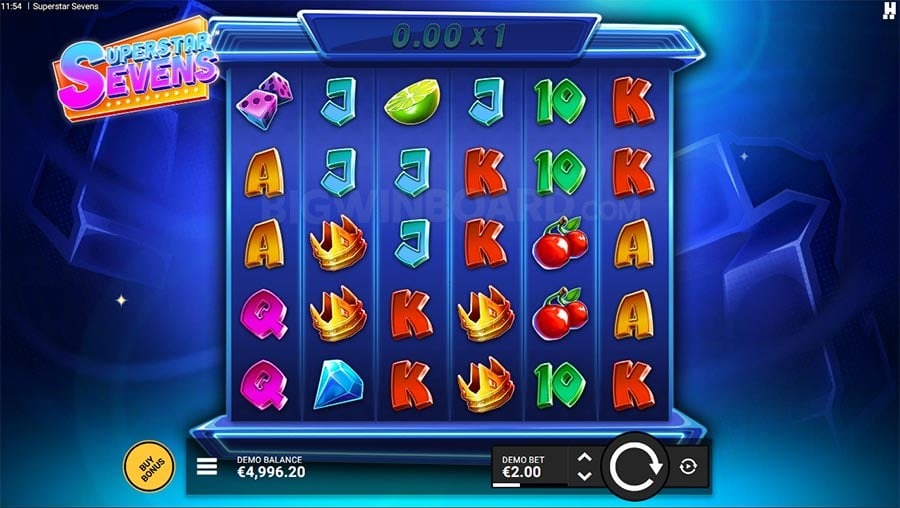
Task: Spin the reels with the circular arrow button
Action: click(636, 465)
